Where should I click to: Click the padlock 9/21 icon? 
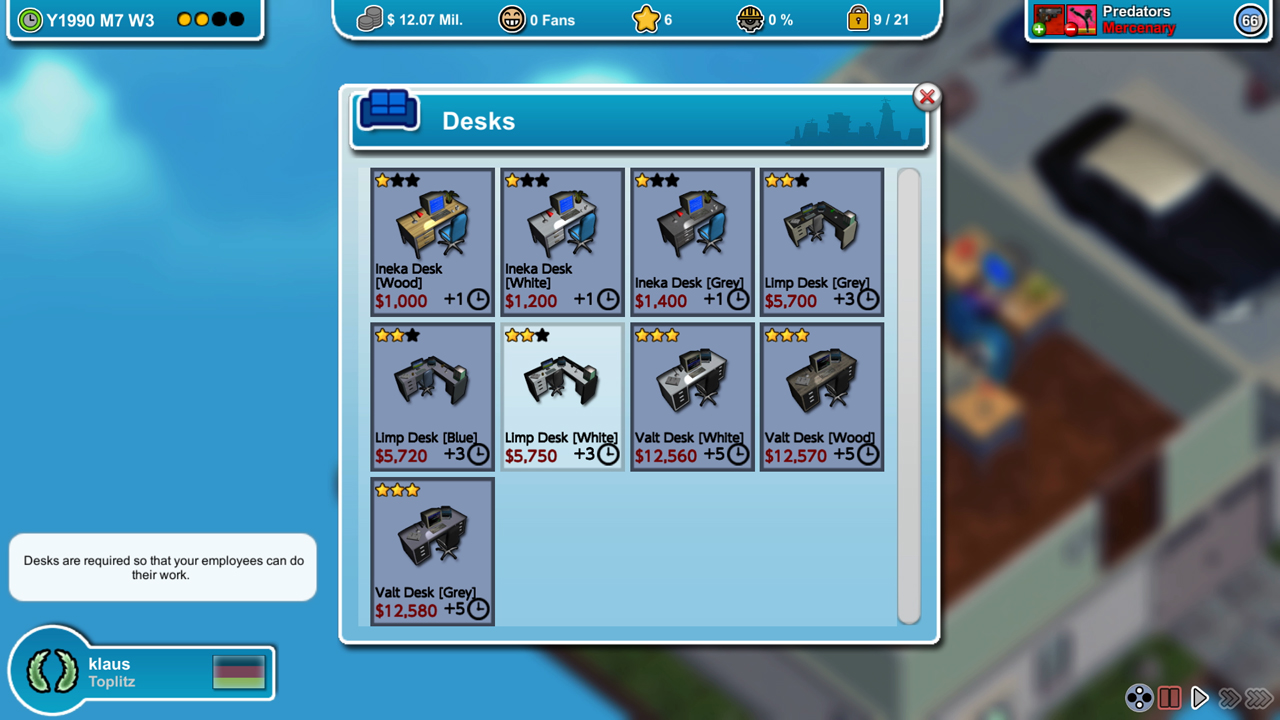(x=857, y=19)
